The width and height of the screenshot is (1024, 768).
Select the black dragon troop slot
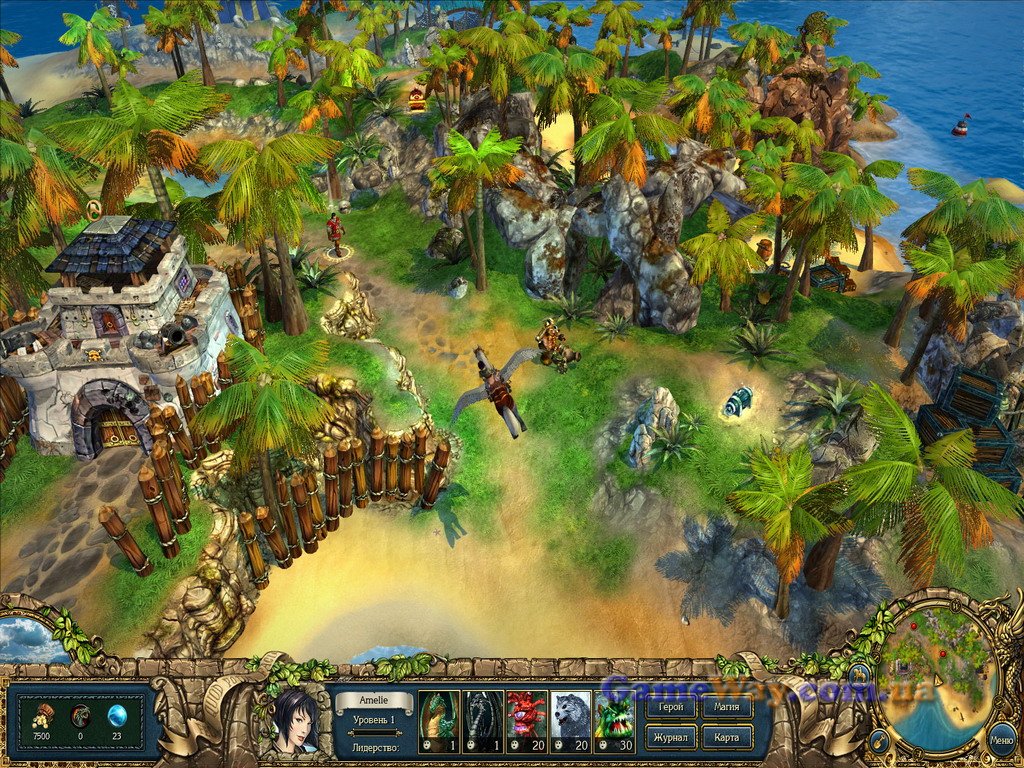[483, 721]
